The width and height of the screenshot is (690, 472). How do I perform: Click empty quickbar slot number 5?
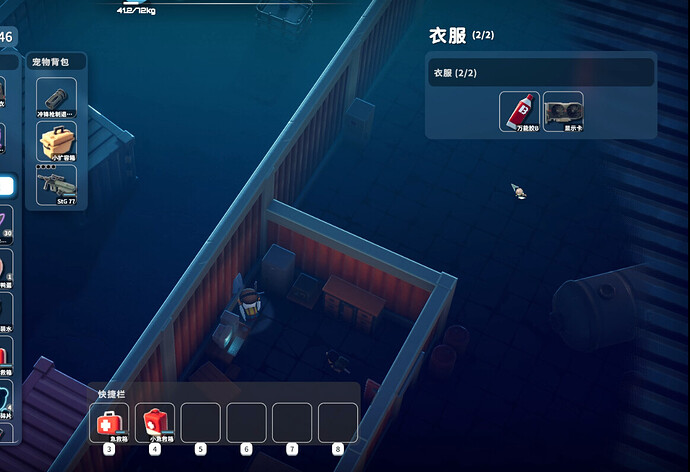[x=200, y=422]
